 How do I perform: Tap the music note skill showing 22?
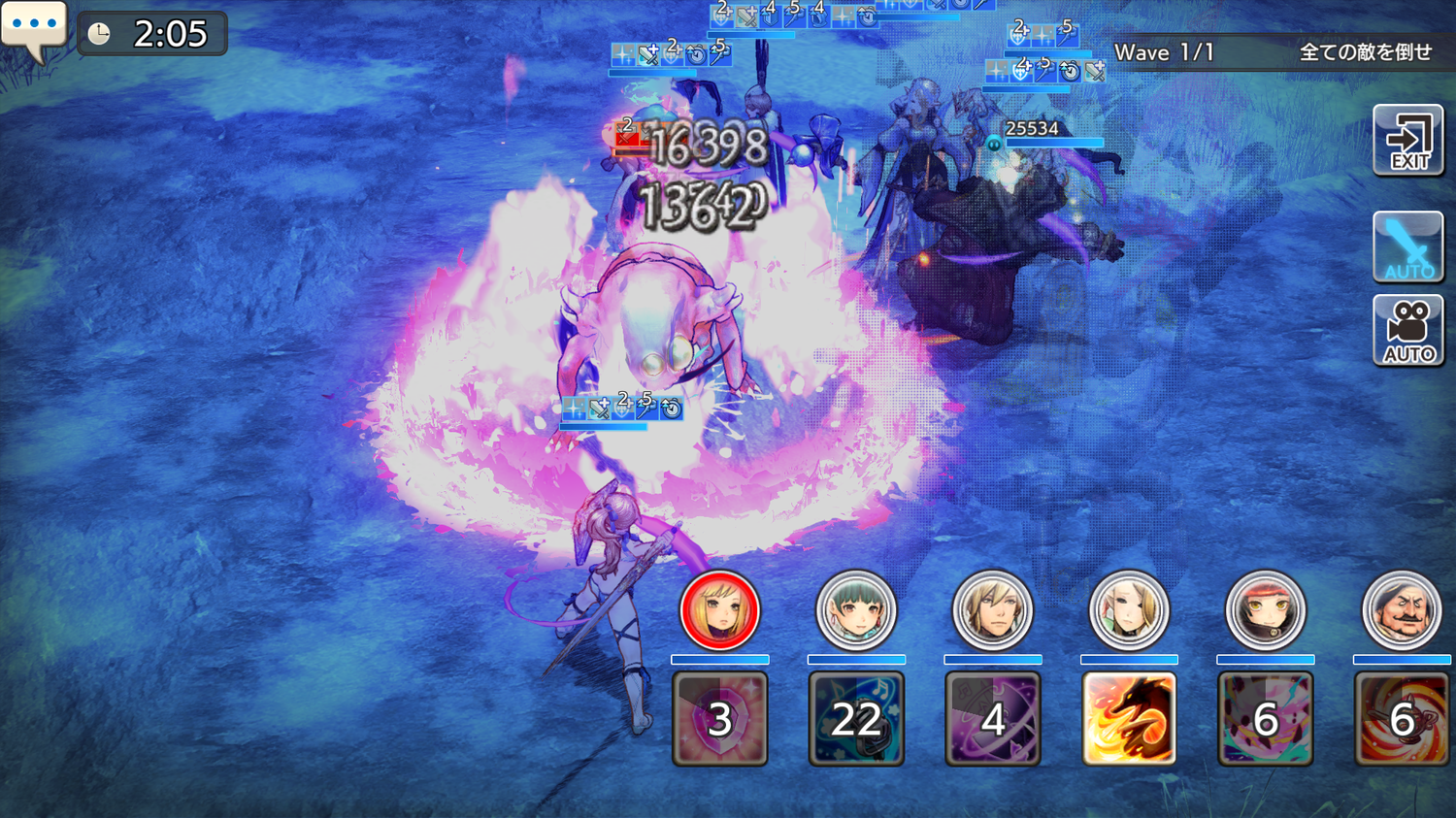[x=855, y=719]
